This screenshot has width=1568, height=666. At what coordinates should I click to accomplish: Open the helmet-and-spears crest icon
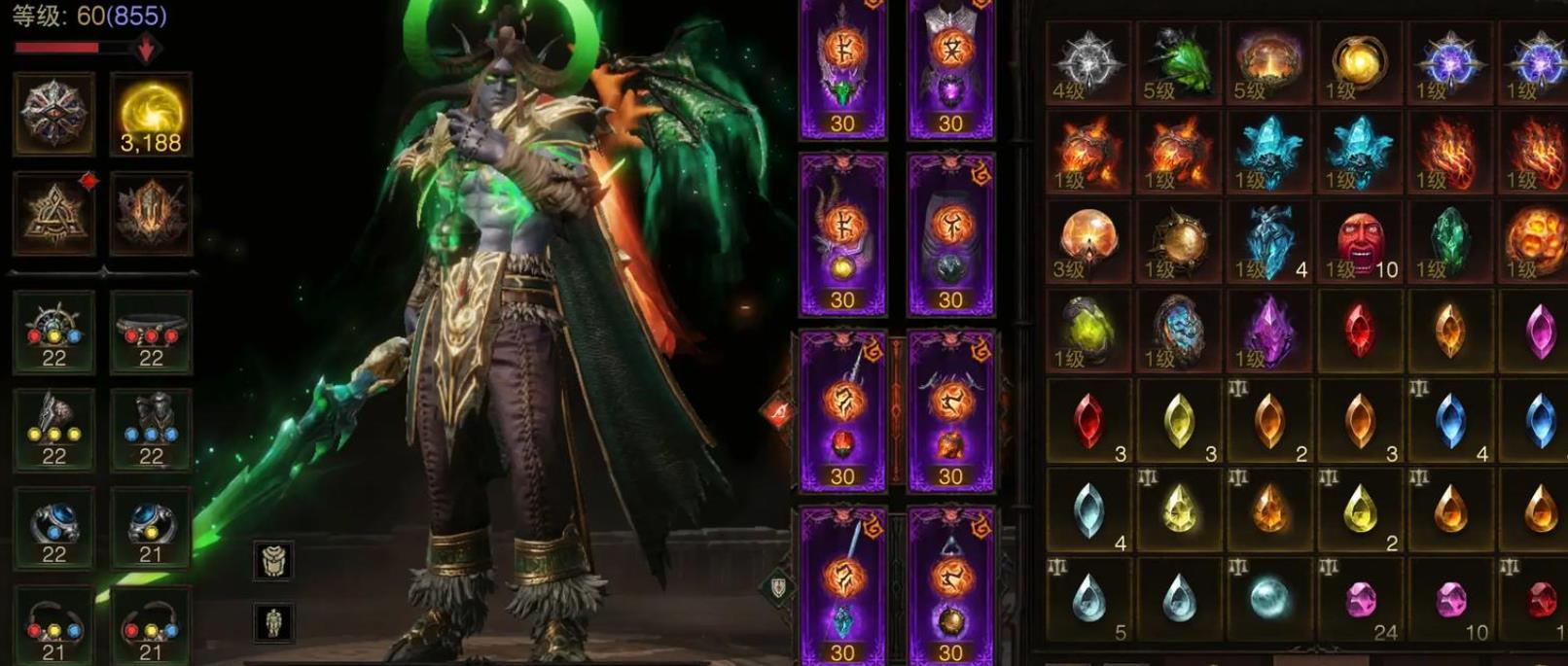(151, 214)
